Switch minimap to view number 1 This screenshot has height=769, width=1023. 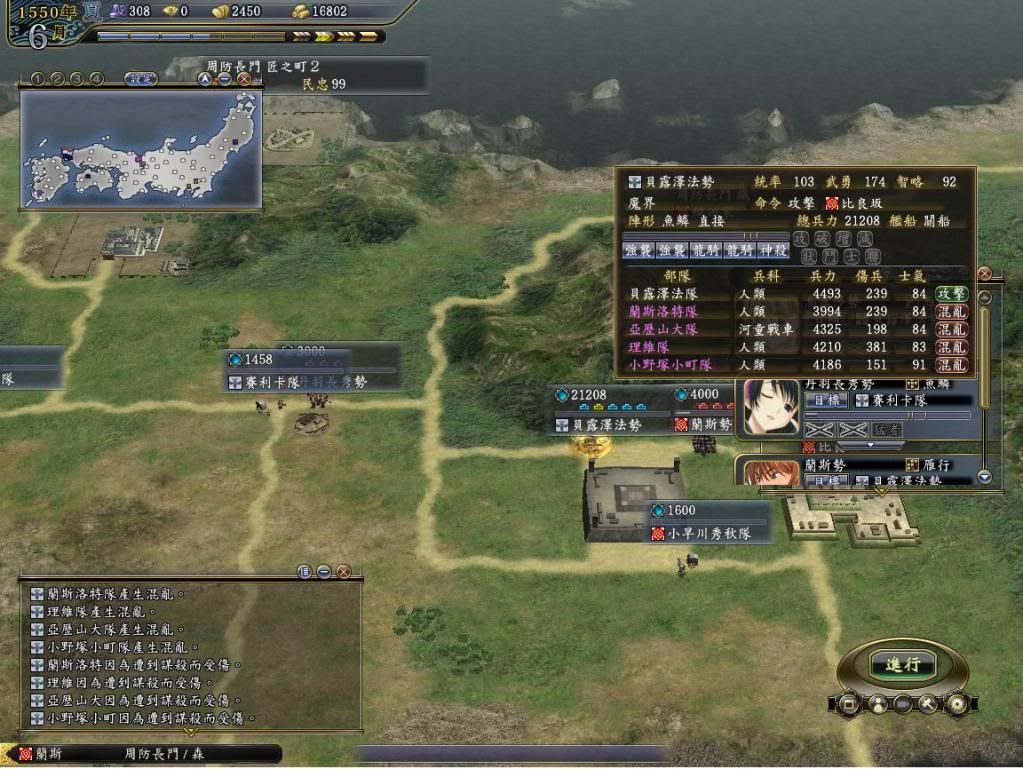pos(38,78)
